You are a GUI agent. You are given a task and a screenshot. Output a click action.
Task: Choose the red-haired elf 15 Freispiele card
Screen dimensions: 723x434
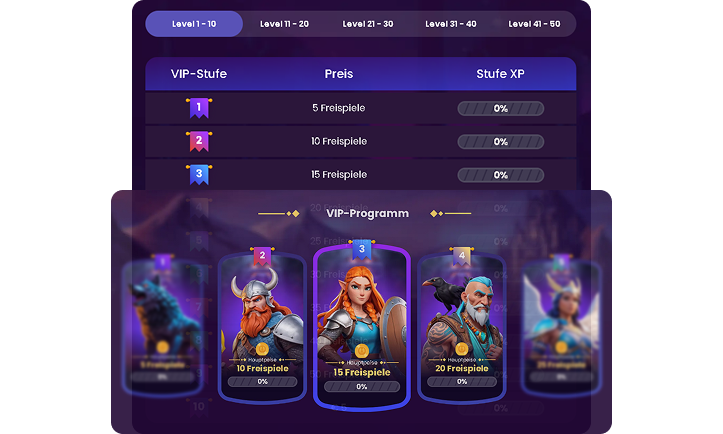[361, 325]
